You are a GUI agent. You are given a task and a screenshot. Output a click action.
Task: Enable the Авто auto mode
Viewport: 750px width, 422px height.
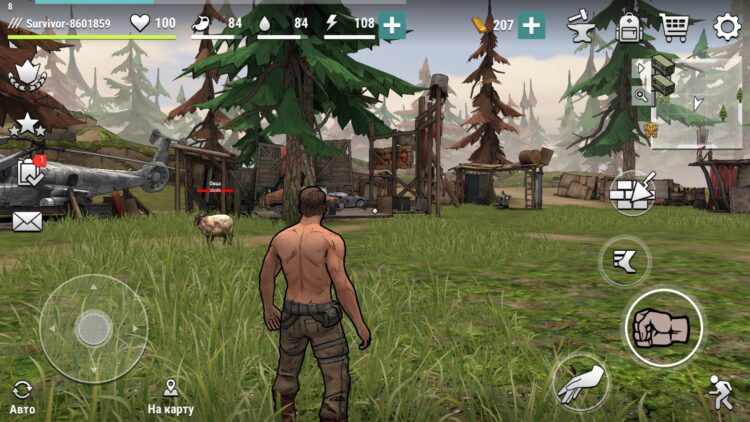tap(22, 396)
